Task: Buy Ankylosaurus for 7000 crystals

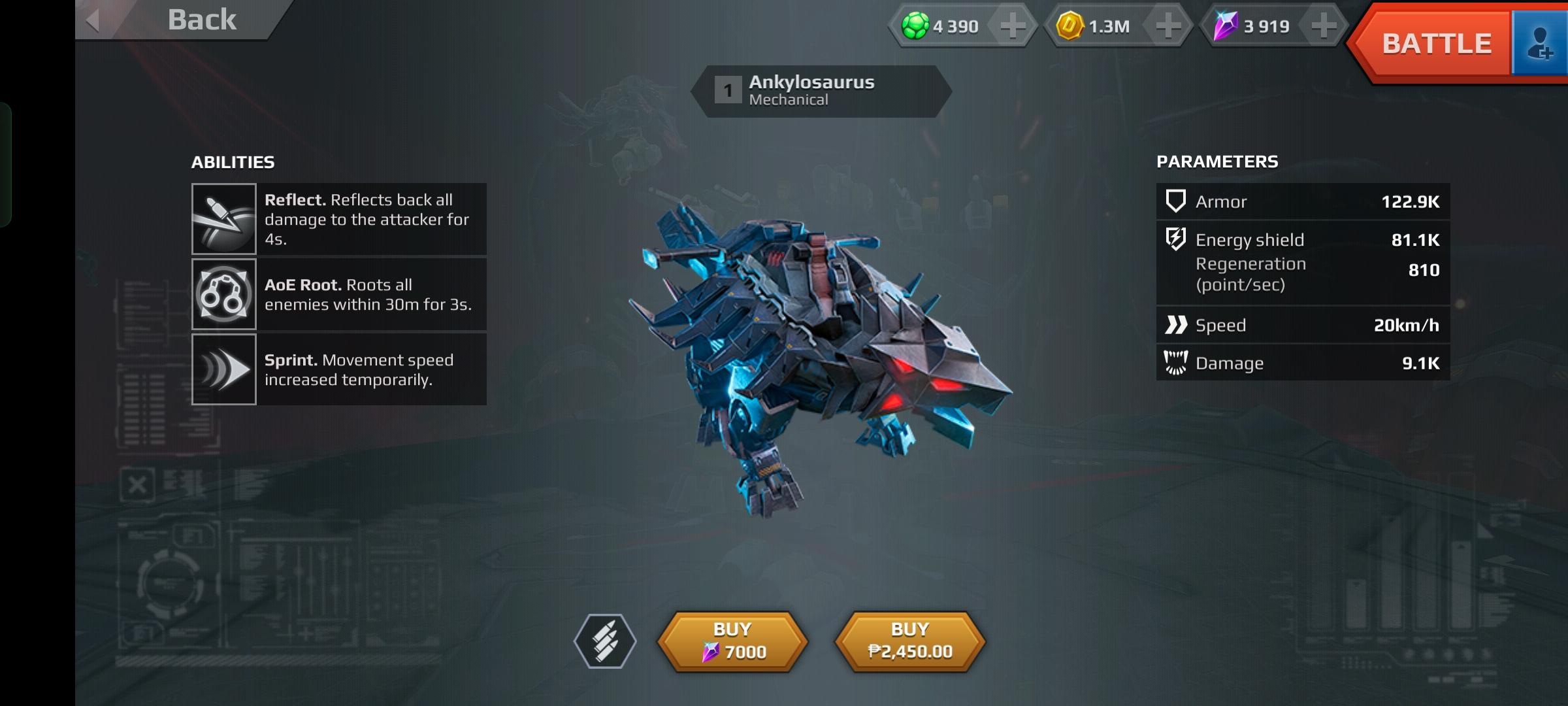Action: coord(732,641)
